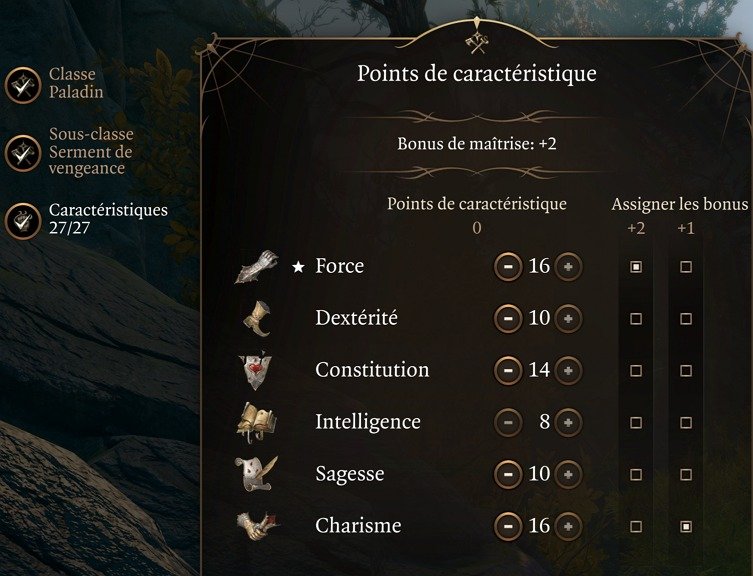Add a point to Charisme

(568, 526)
